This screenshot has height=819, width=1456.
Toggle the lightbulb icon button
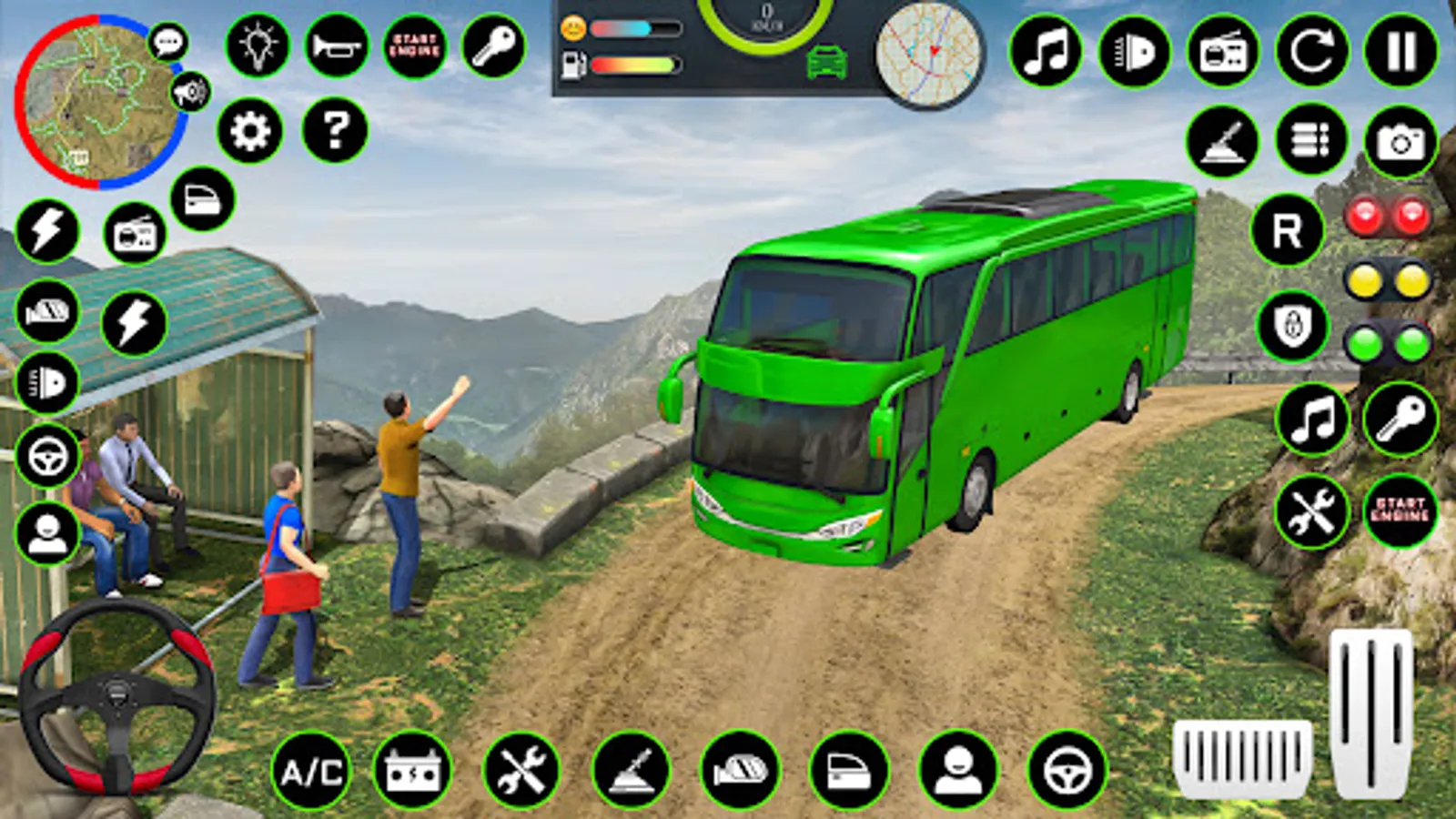pyautogui.click(x=258, y=45)
